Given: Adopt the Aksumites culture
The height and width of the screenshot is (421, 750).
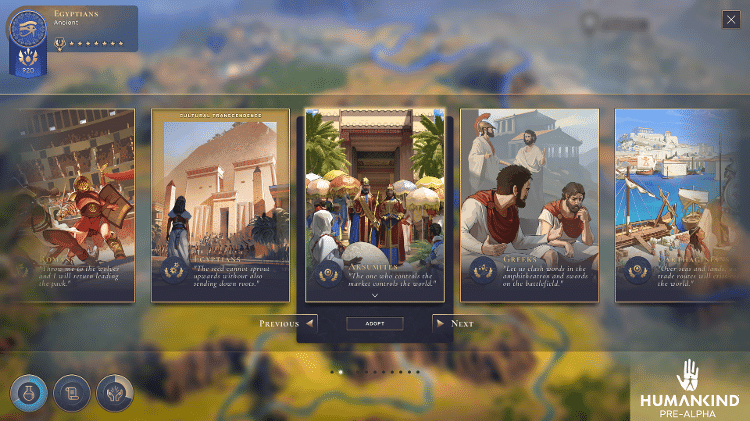Looking at the screenshot, I should click(374, 324).
